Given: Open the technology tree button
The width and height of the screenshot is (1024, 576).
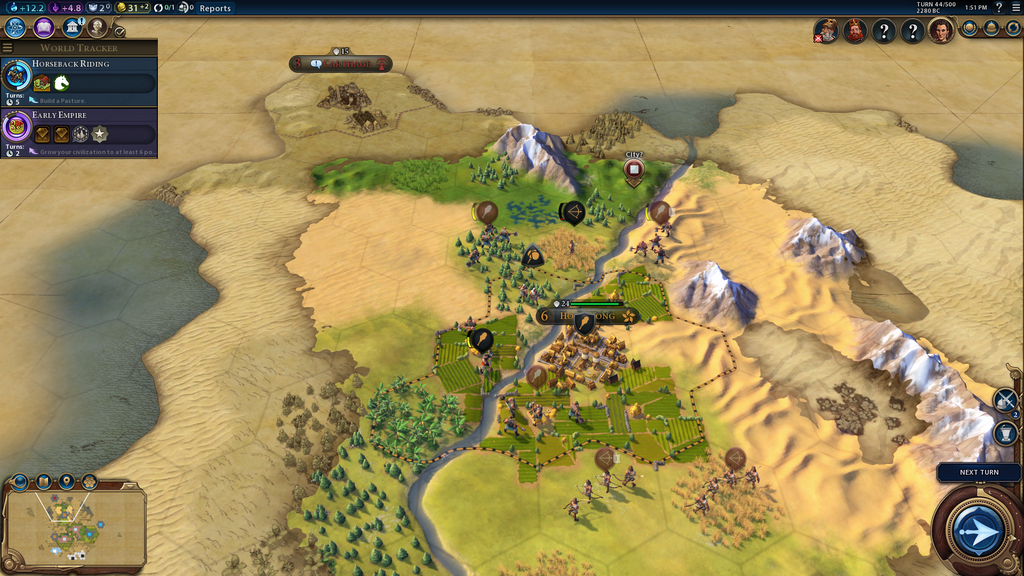Looking at the screenshot, I should point(15,28).
